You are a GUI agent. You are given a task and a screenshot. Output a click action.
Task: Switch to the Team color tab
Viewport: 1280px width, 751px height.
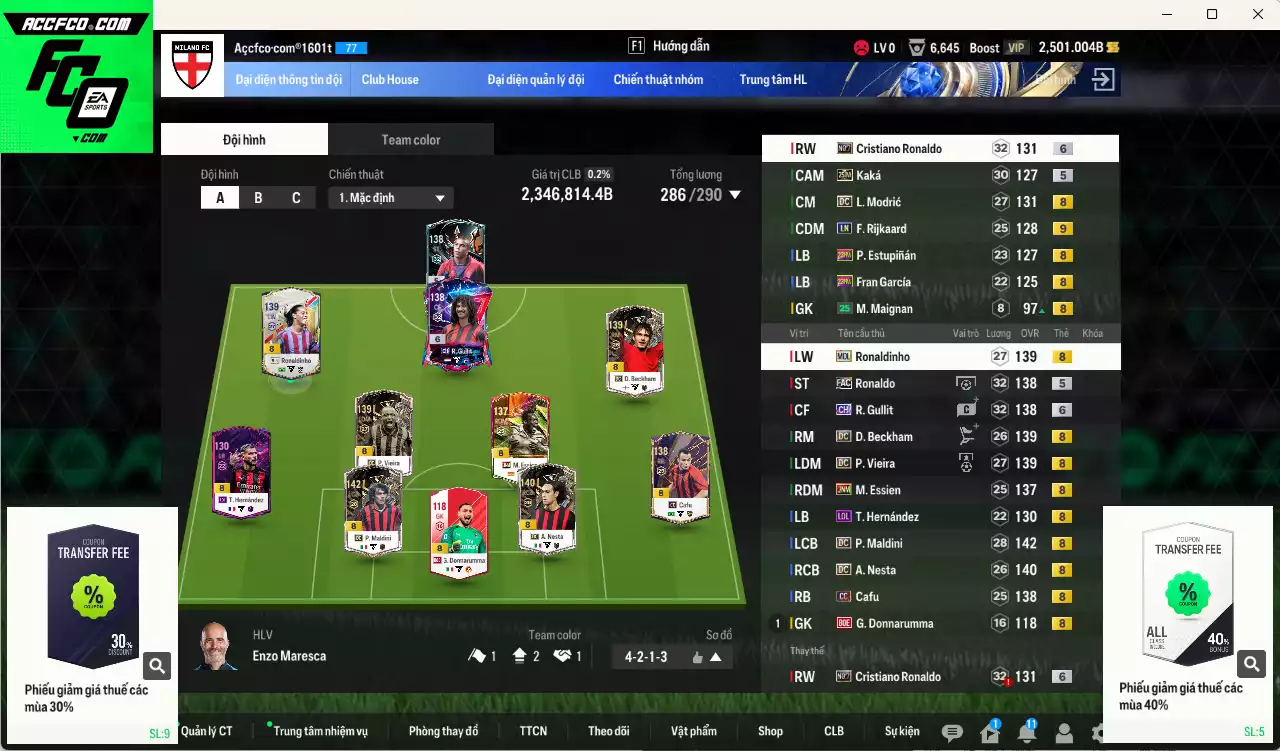click(x=410, y=139)
